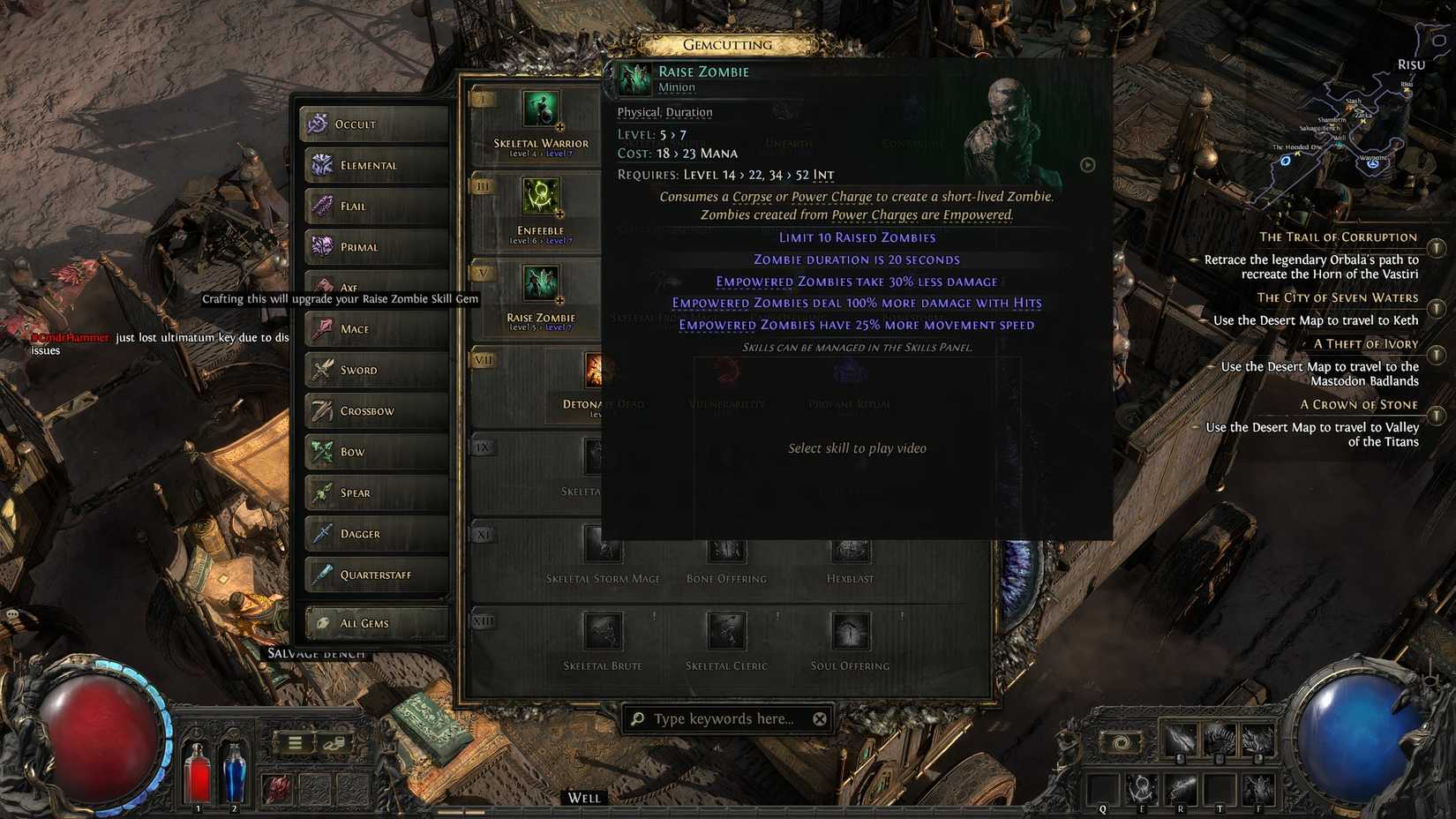Viewport: 1456px width, 819px height.
Task: Switch to the Flail gem category
Action: point(375,207)
